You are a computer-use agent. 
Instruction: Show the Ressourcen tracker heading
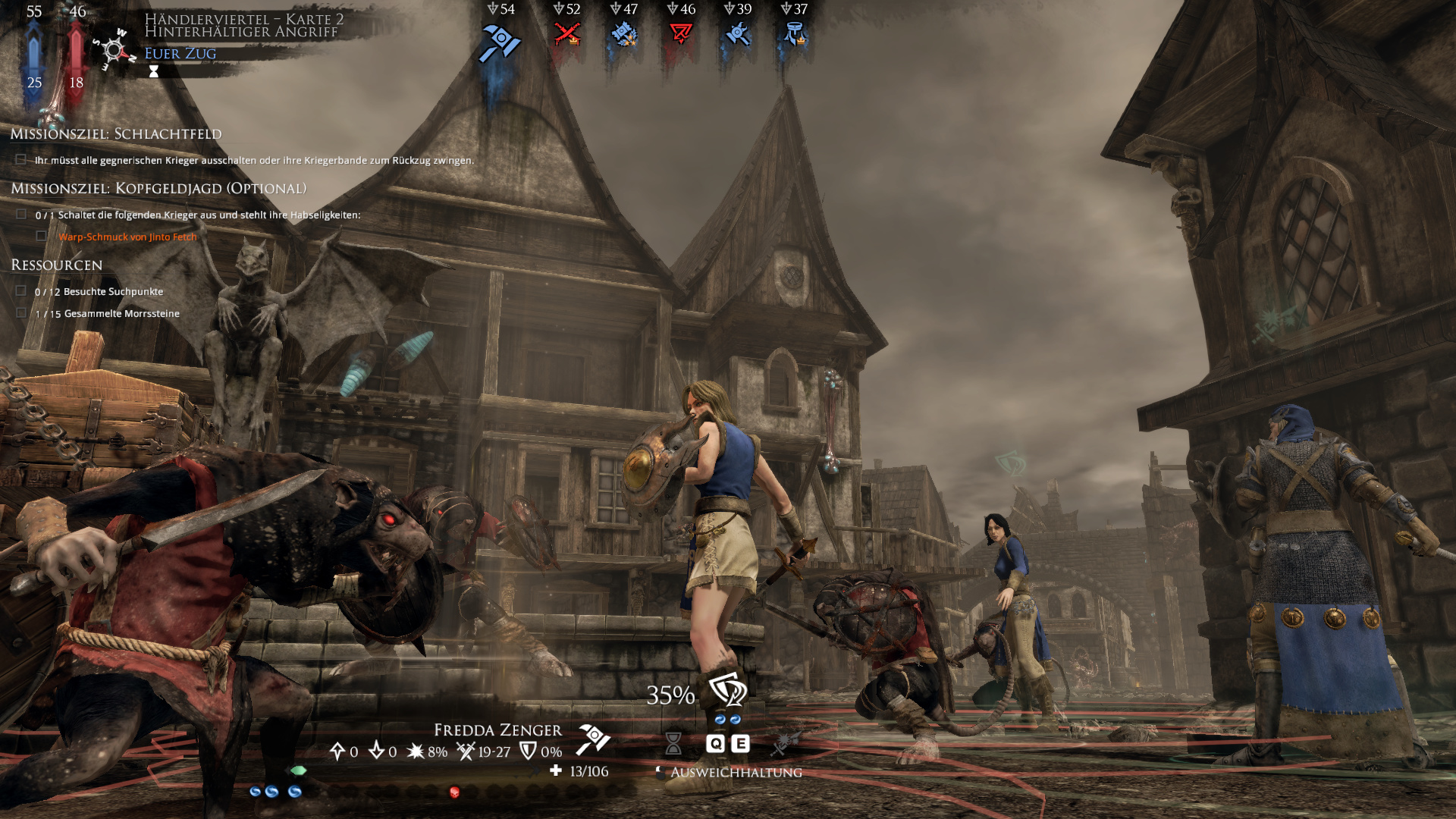click(56, 265)
